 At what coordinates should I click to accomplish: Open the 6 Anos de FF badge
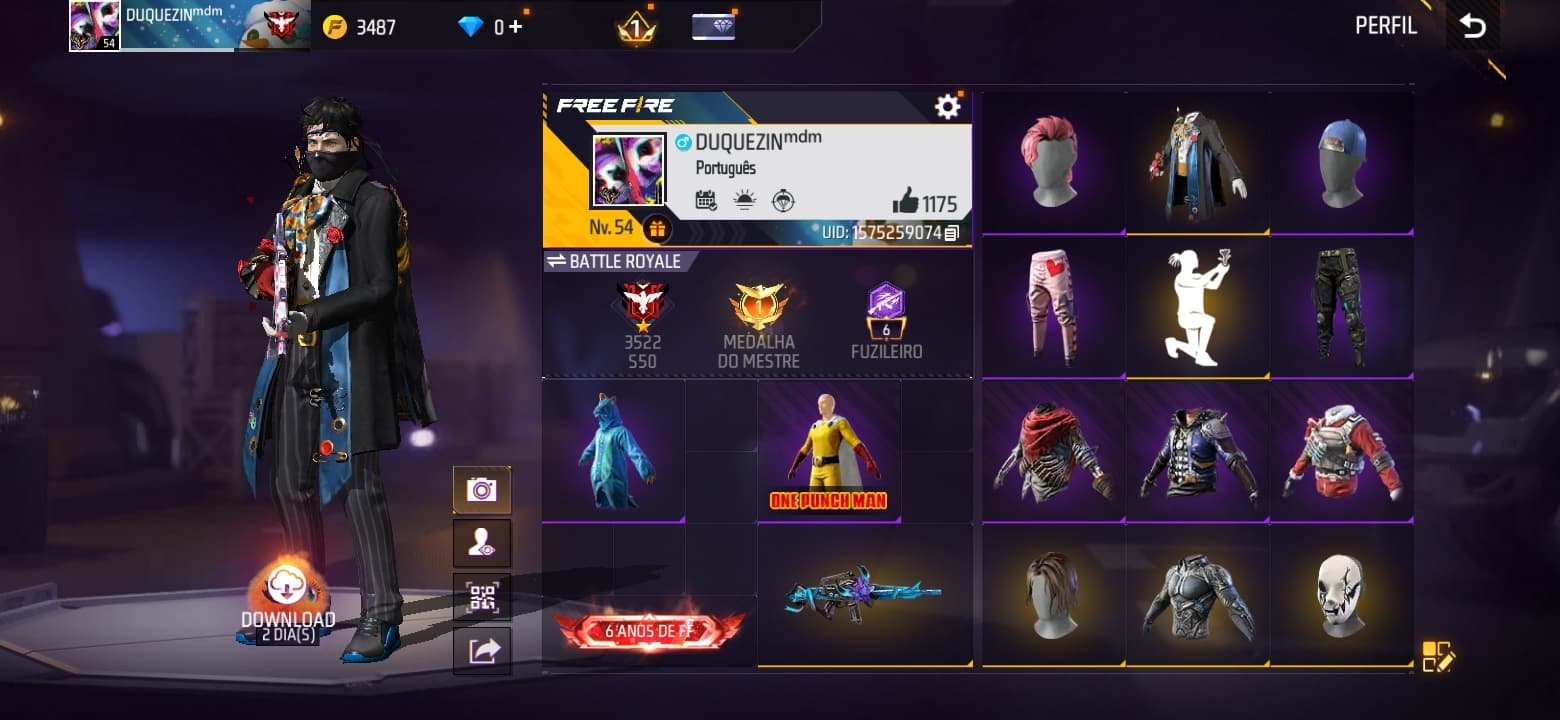[x=649, y=631]
